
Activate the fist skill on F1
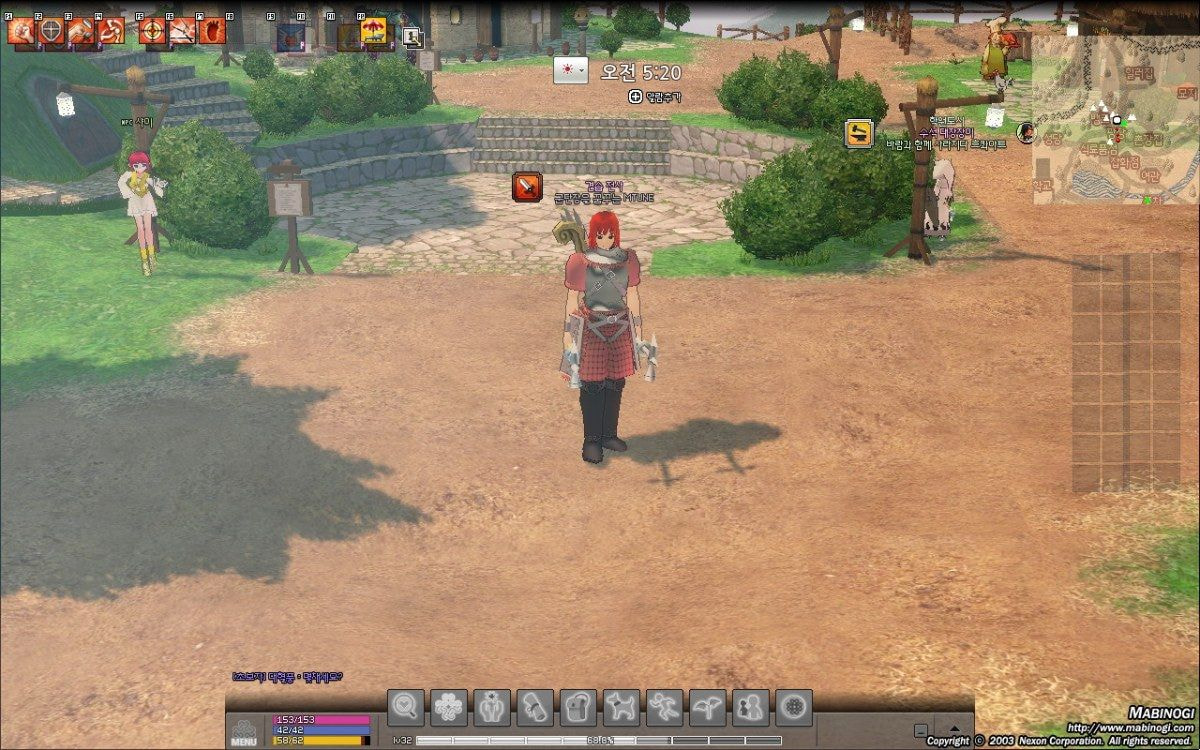click(20, 31)
